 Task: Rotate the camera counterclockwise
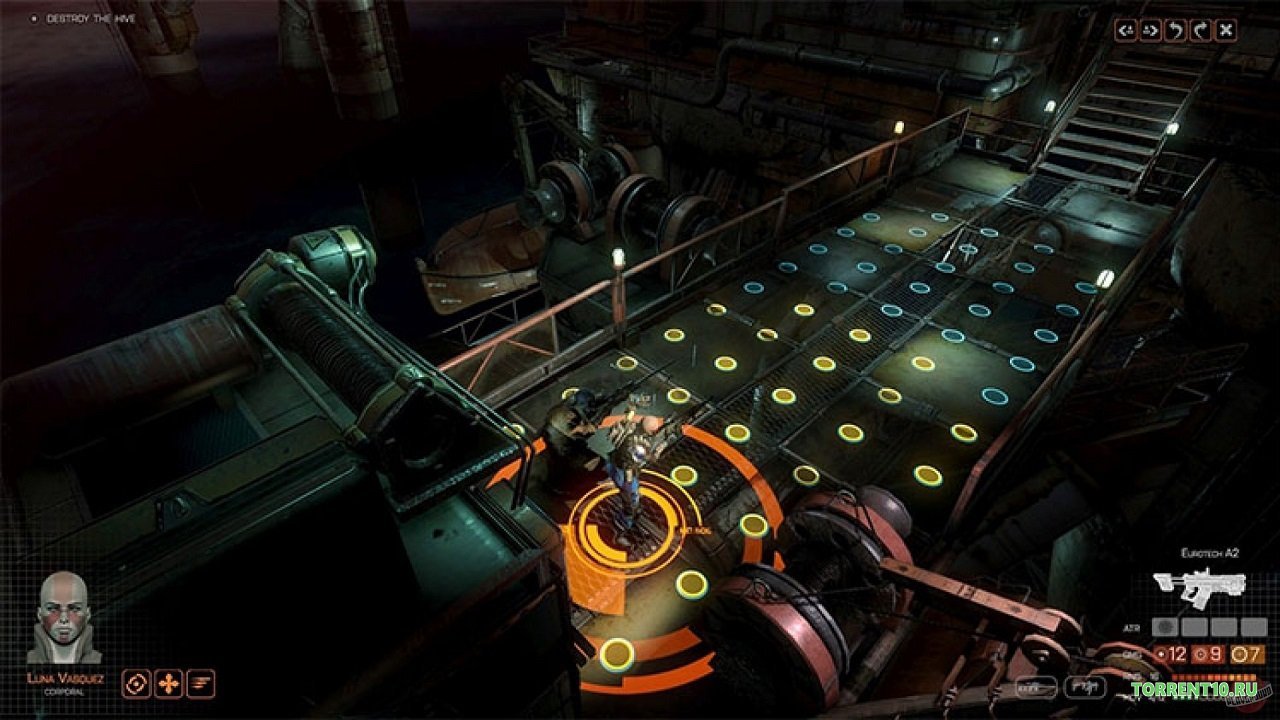(1175, 28)
